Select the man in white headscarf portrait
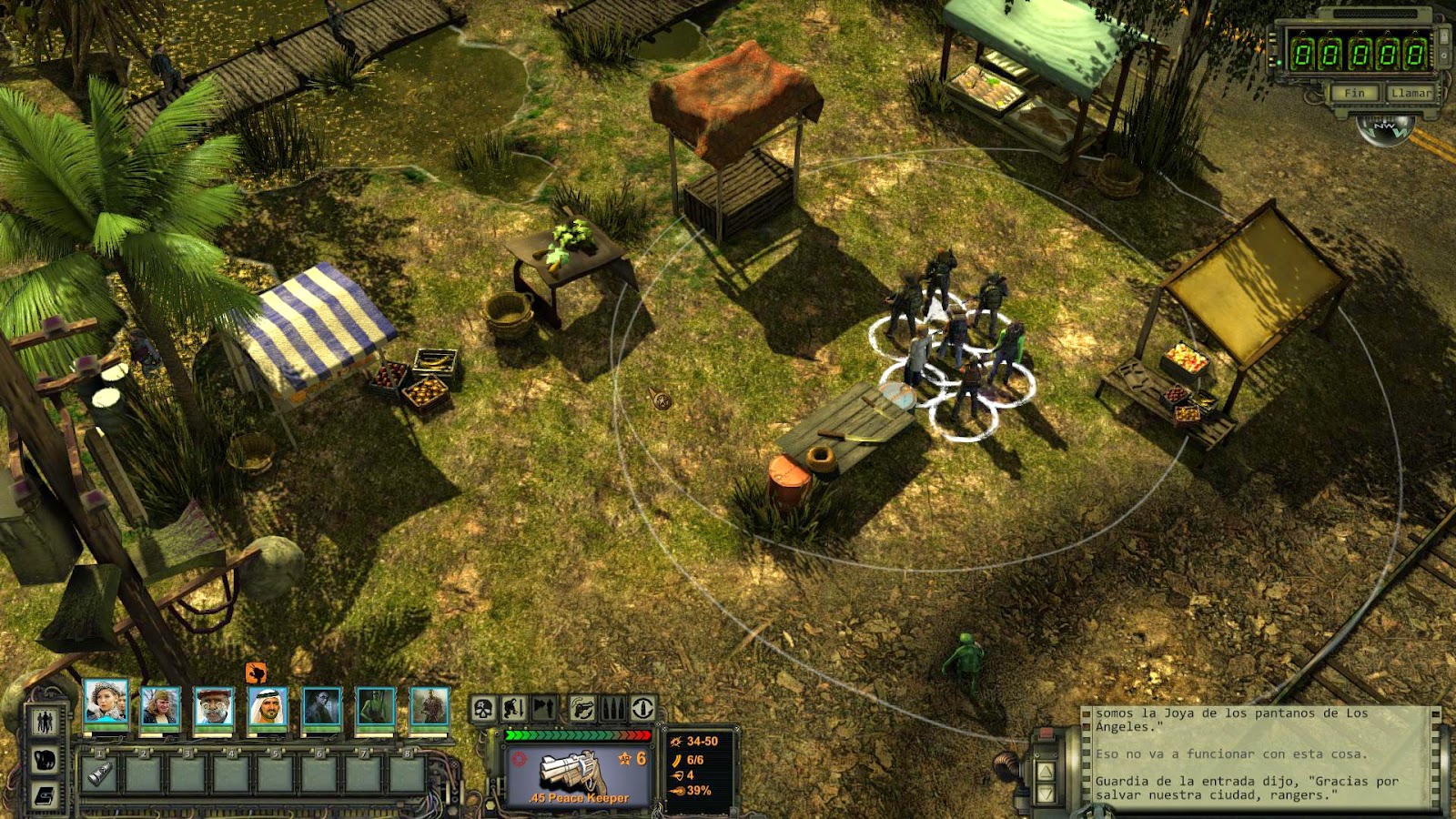The width and height of the screenshot is (1456, 819). click(268, 707)
